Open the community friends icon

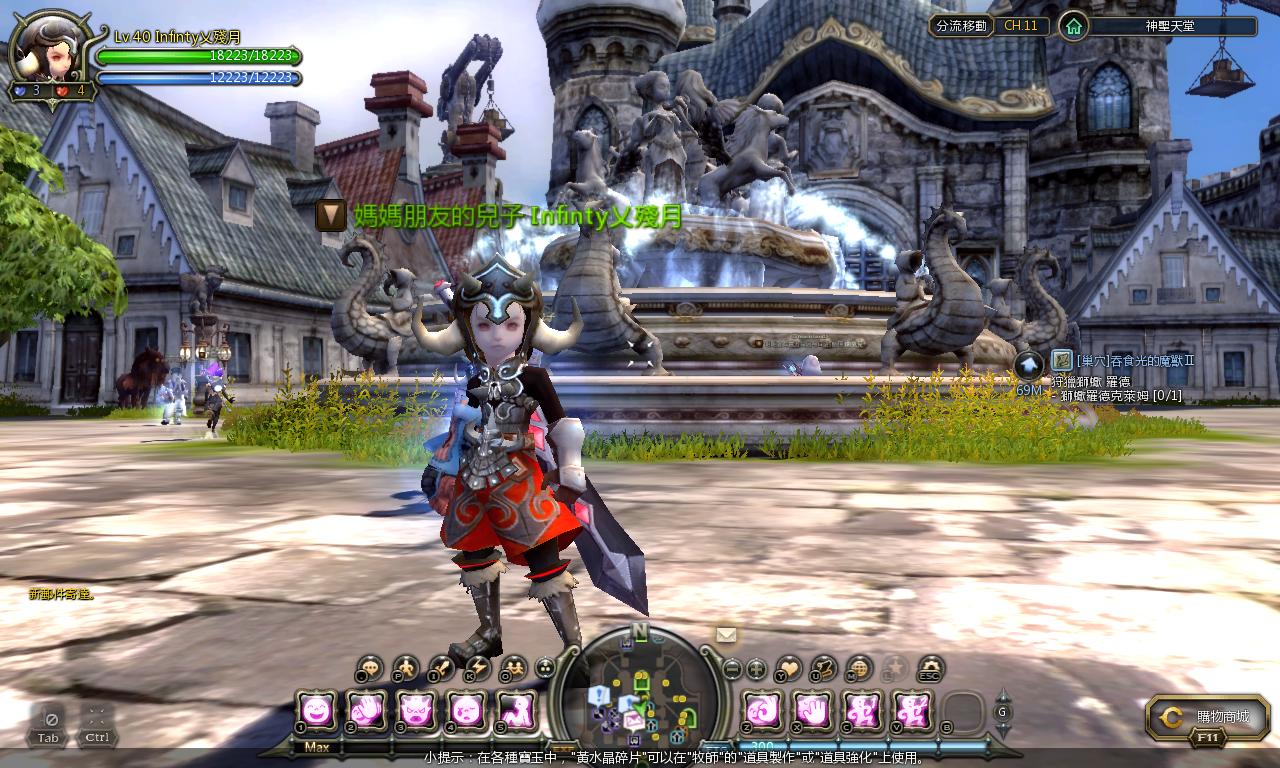point(514,667)
